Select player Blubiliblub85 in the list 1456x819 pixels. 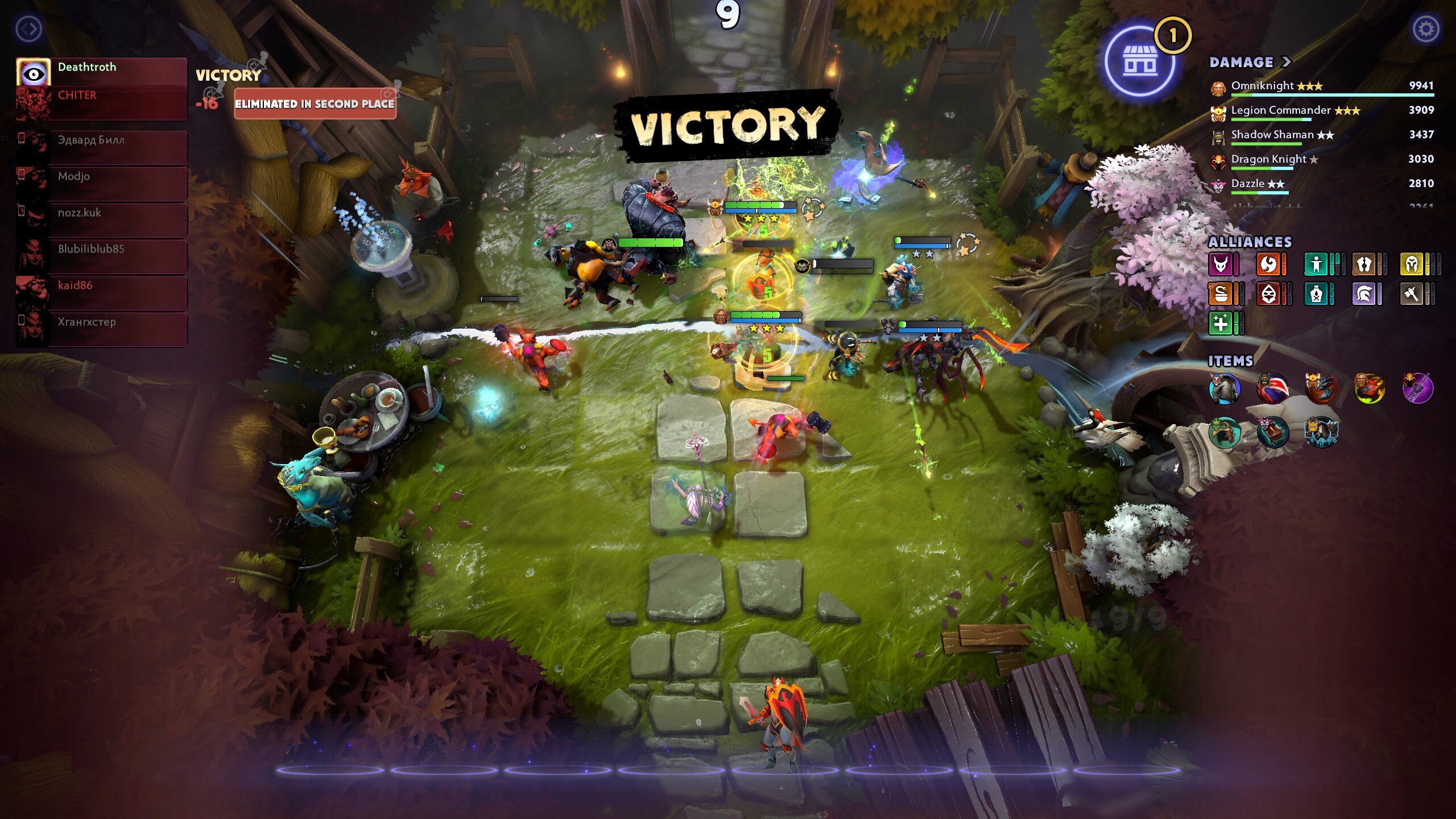point(101,250)
